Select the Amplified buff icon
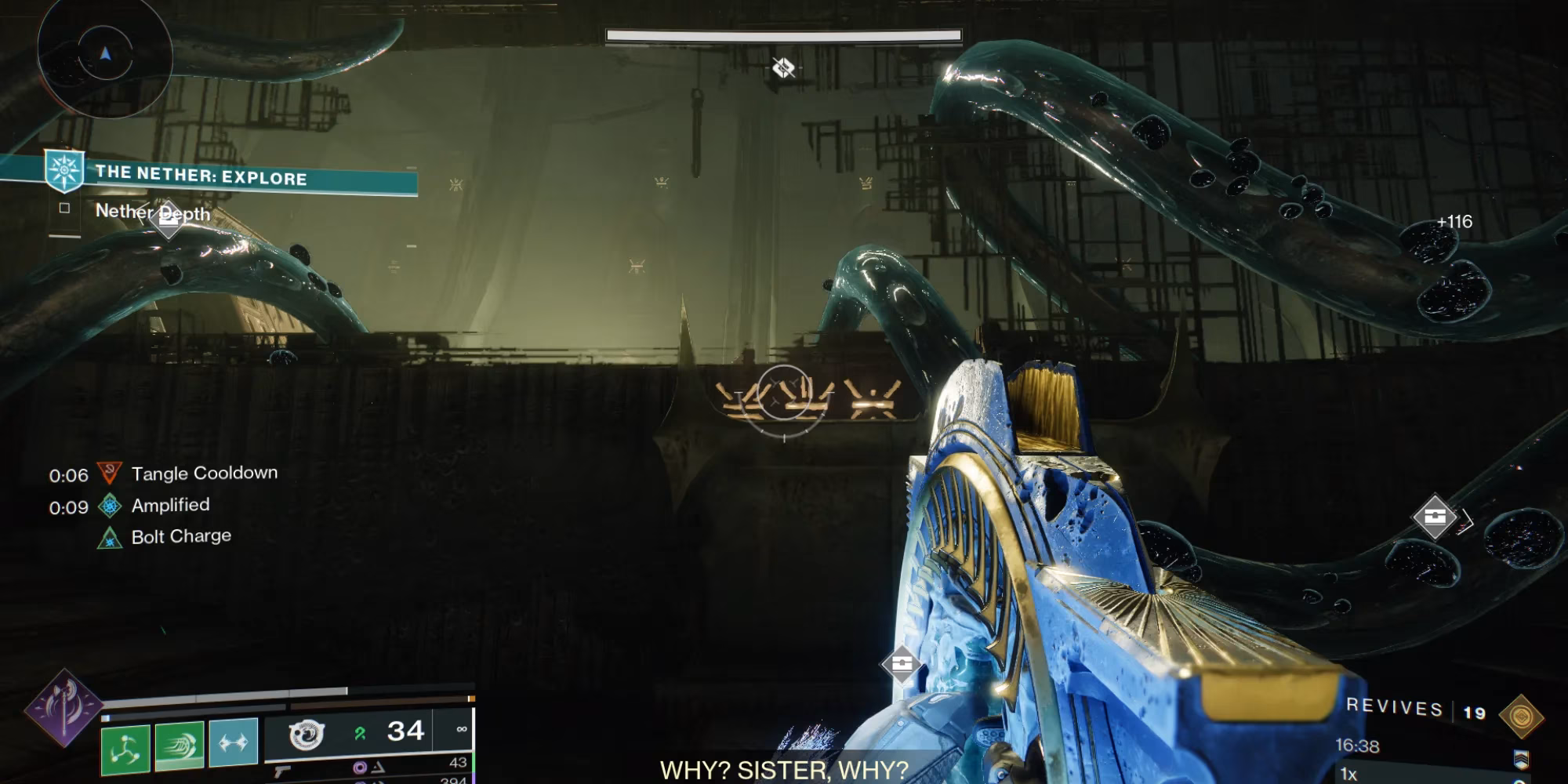Screen dimensions: 1568x784 point(110,506)
